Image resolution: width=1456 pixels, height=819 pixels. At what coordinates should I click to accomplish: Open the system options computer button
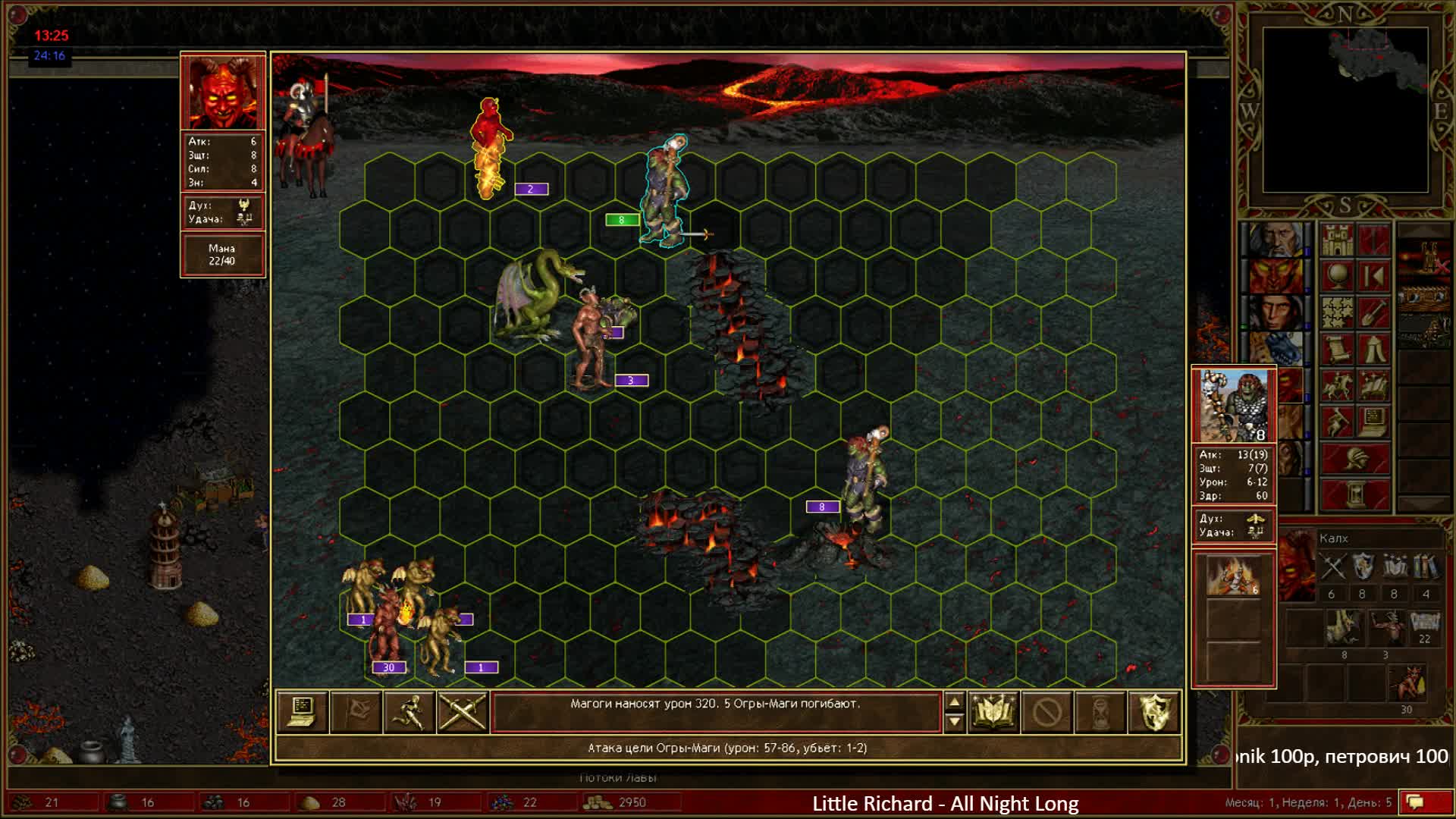click(1373, 422)
